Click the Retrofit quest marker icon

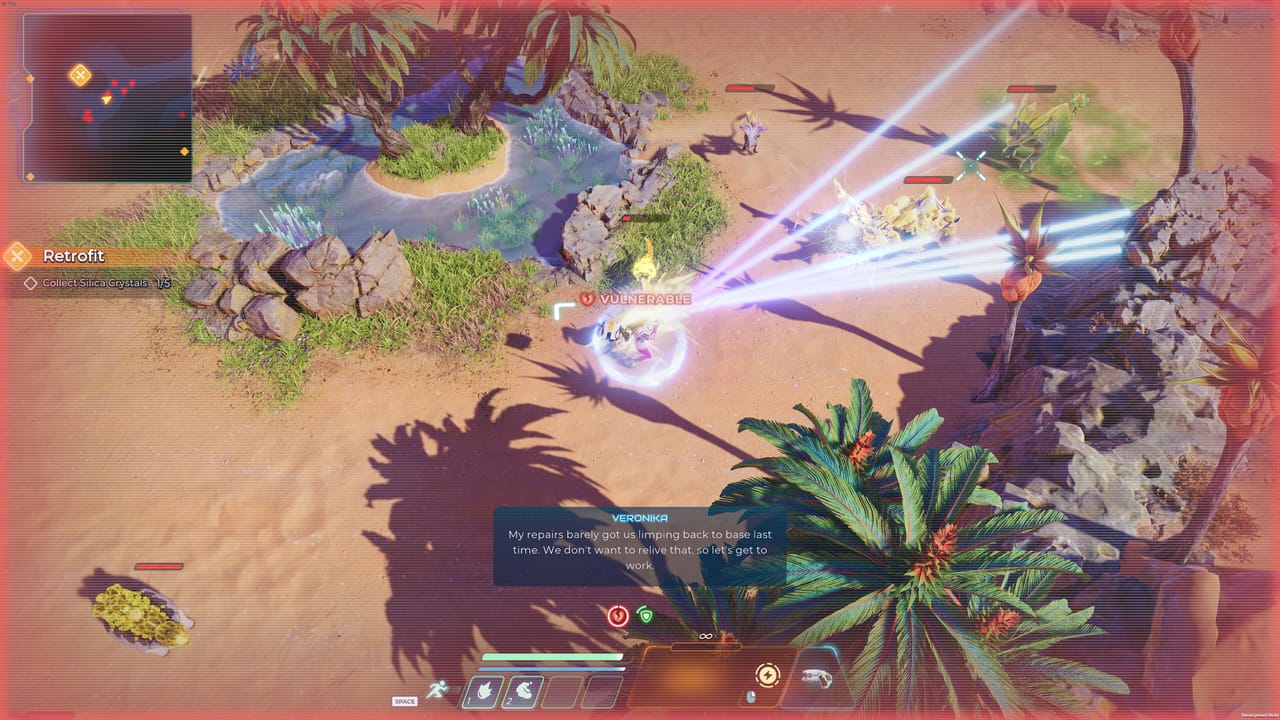(x=17, y=256)
